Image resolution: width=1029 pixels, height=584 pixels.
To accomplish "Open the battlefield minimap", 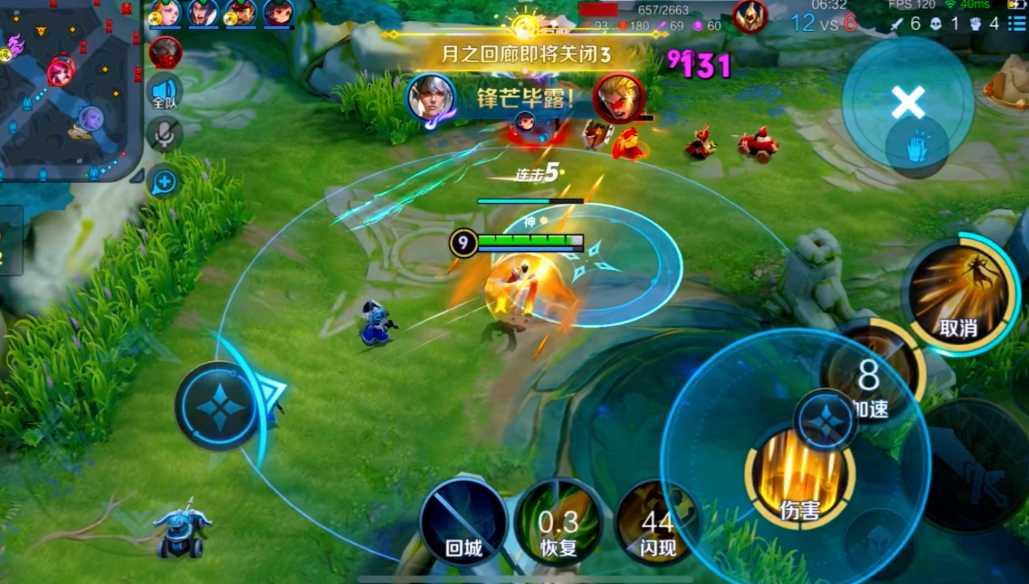I will [68, 90].
